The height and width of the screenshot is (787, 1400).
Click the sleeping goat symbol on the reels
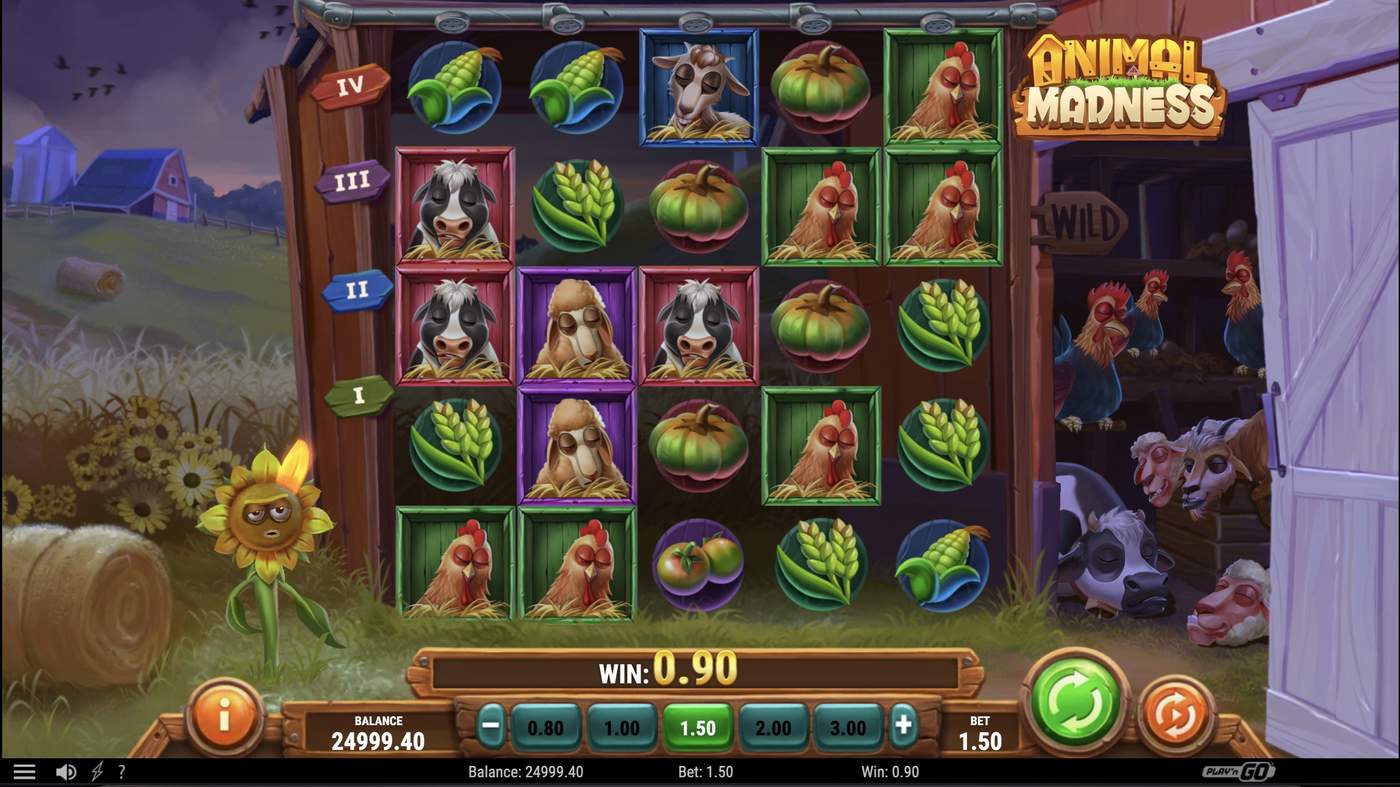(698, 88)
